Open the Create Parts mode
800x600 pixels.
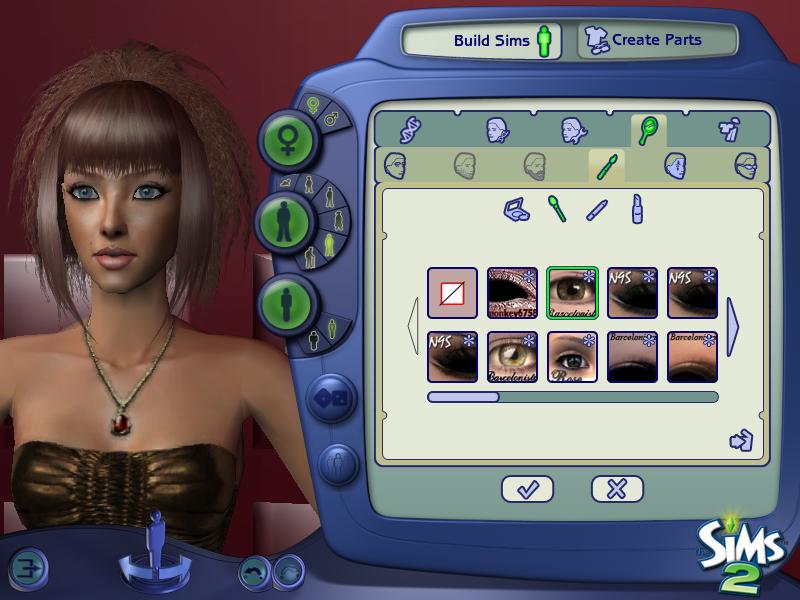pyautogui.click(x=656, y=41)
